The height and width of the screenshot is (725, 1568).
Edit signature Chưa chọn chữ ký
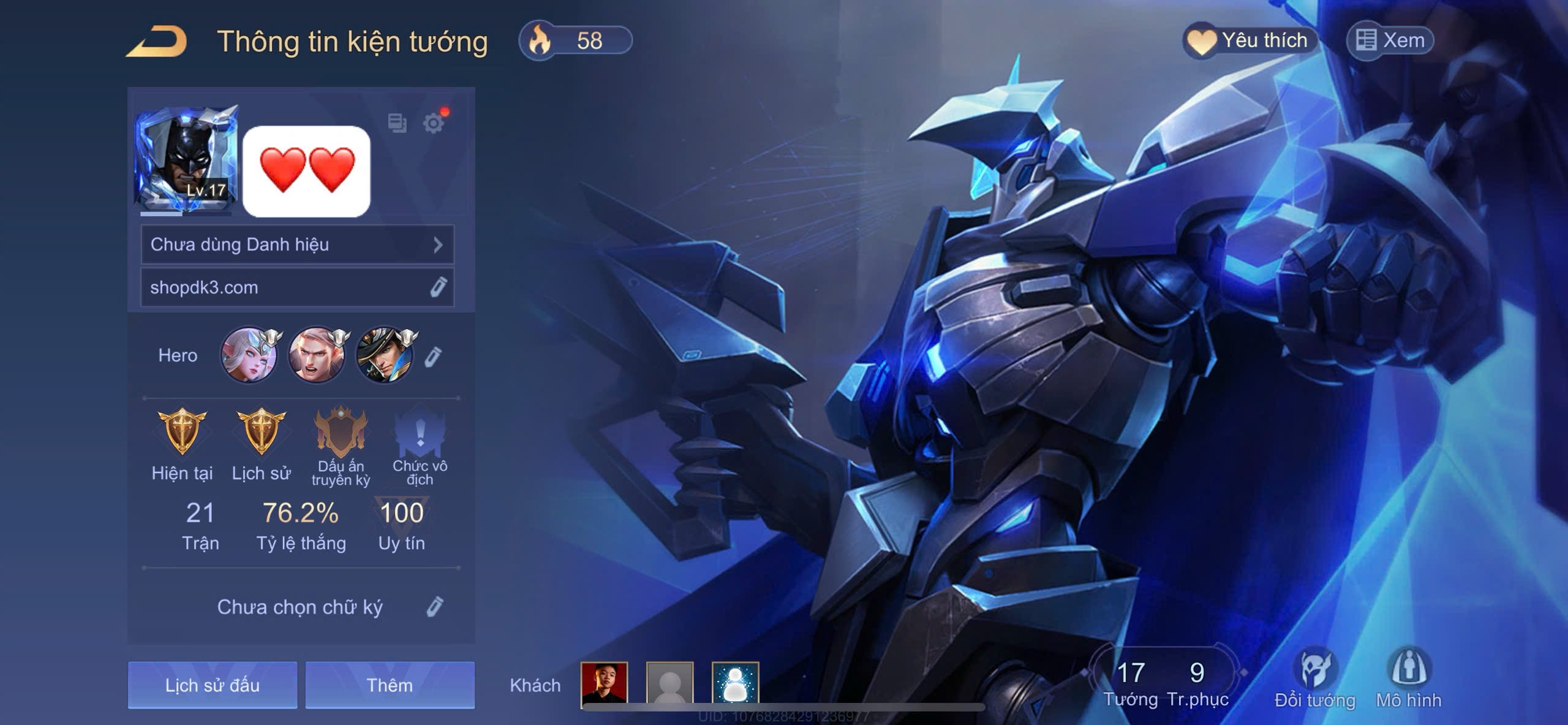[434, 607]
